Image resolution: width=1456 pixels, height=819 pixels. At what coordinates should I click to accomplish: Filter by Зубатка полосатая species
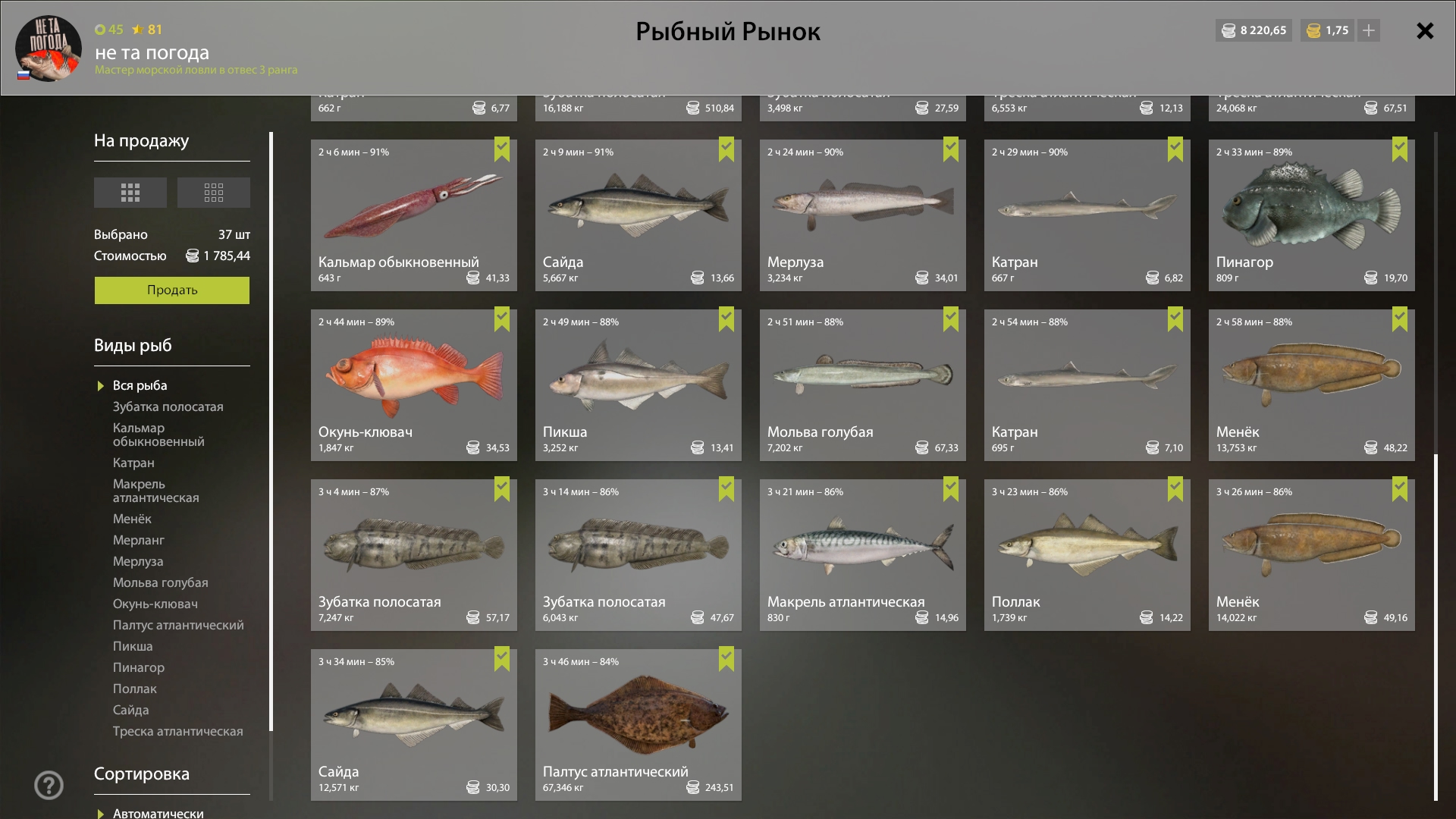(x=168, y=407)
